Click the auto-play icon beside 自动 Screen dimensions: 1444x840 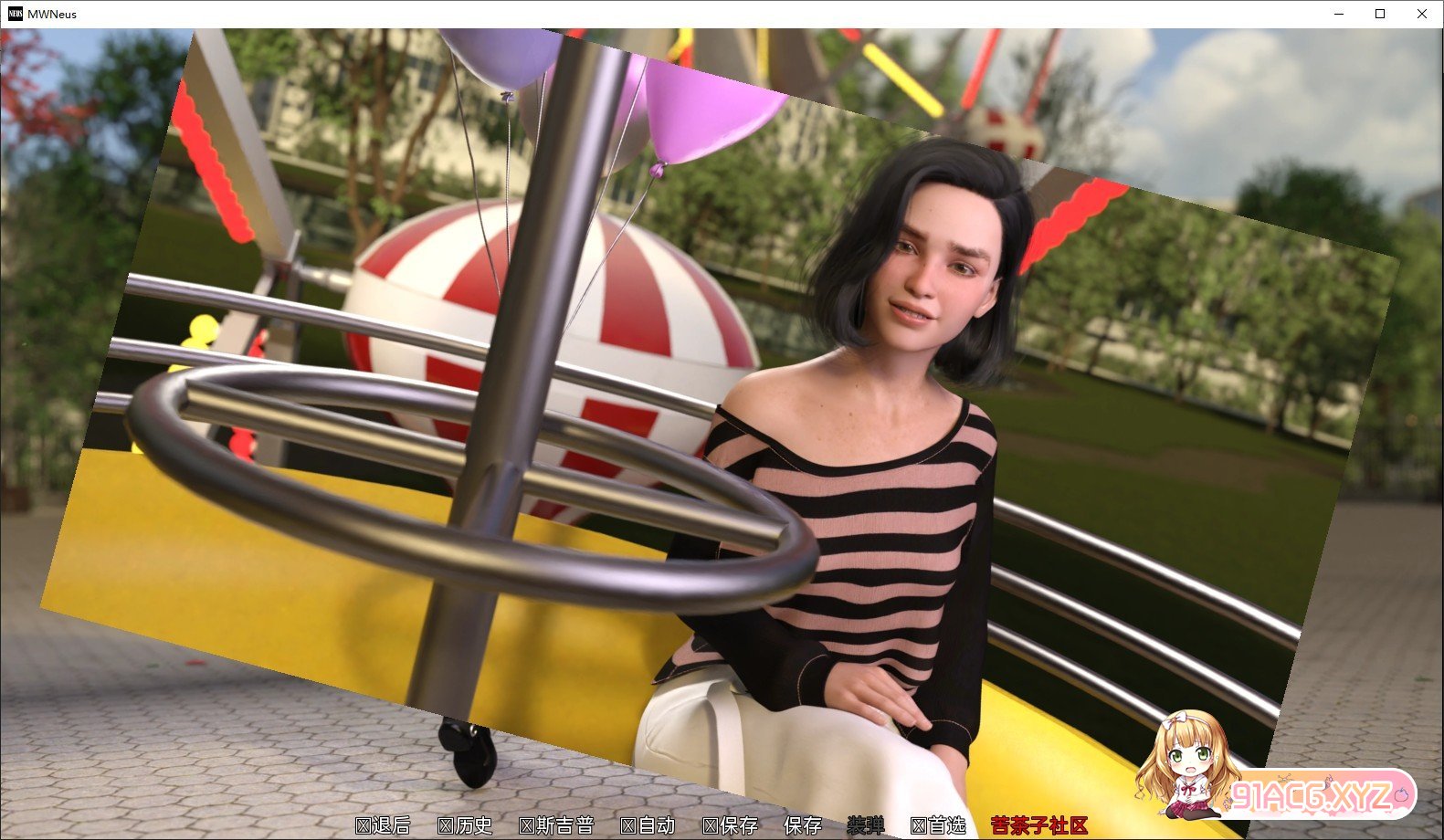point(627,825)
